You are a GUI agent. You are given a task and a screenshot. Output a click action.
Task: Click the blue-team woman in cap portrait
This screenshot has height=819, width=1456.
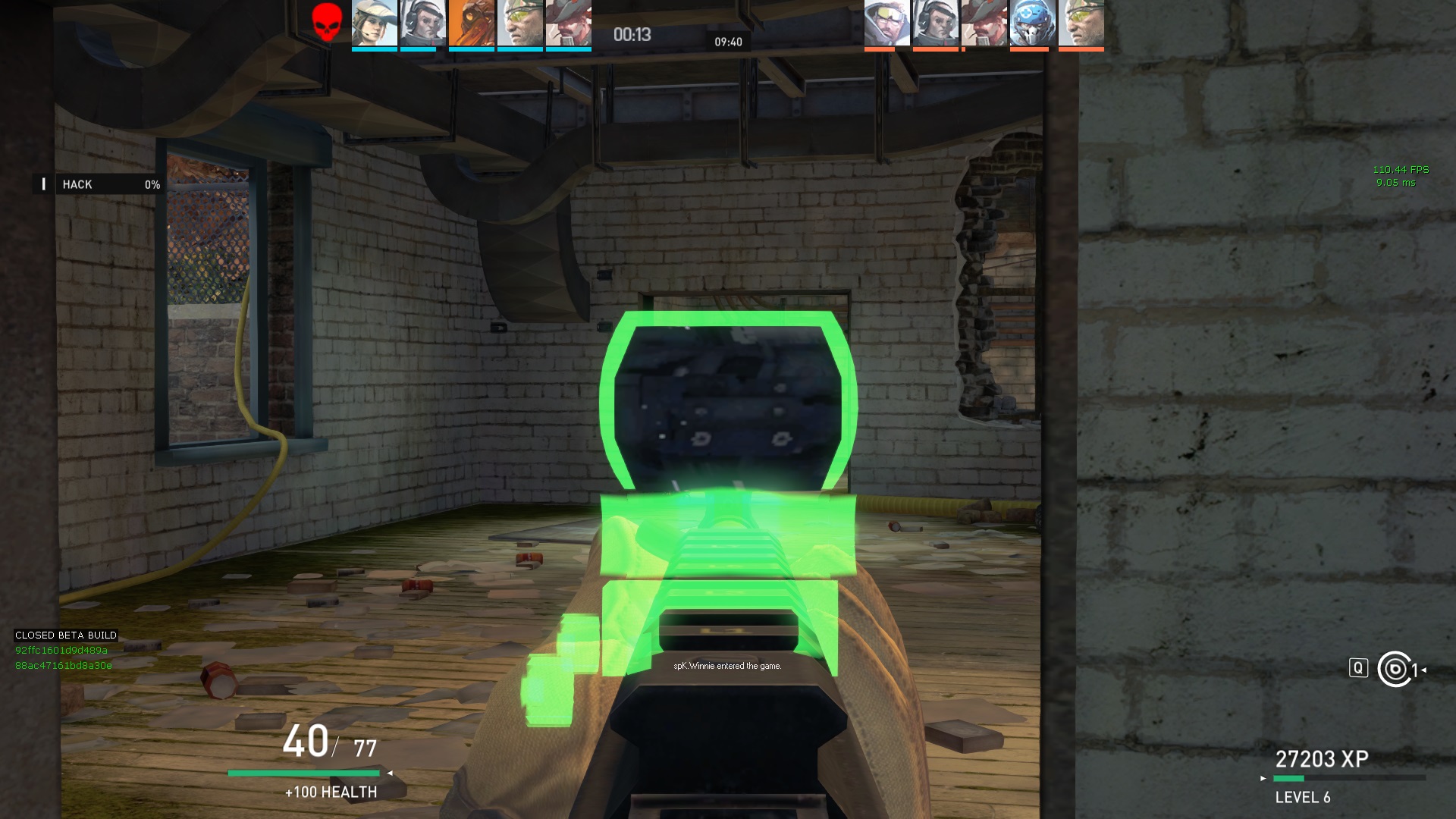(x=375, y=23)
